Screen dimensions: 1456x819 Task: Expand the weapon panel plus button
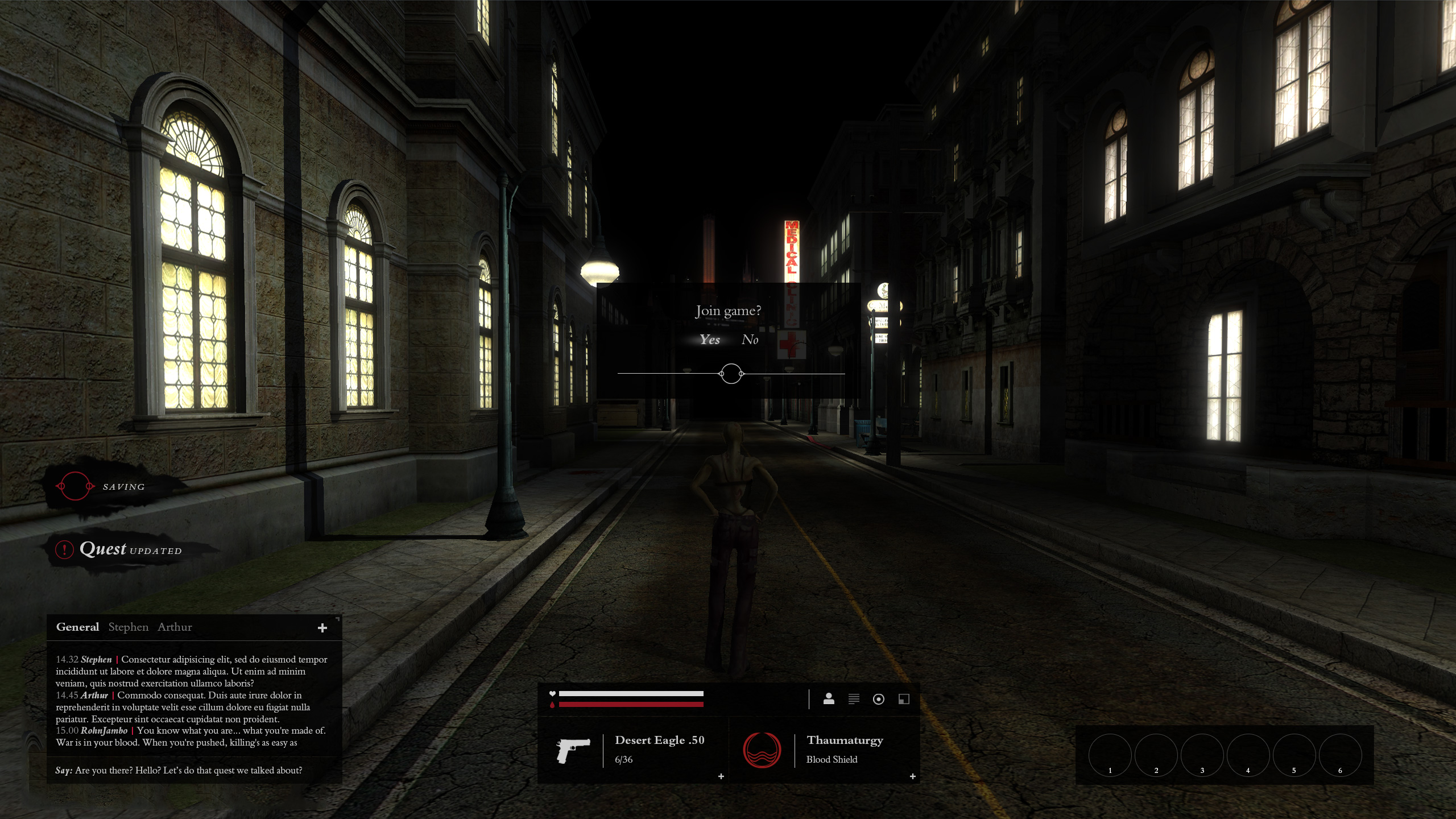click(x=721, y=776)
